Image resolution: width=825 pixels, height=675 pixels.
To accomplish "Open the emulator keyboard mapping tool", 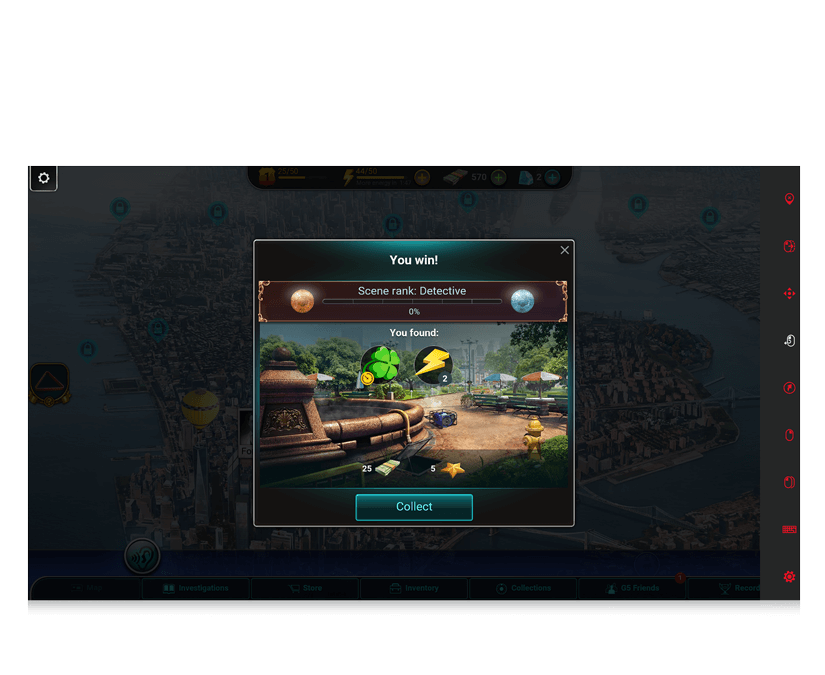I will pyautogui.click(x=789, y=529).
